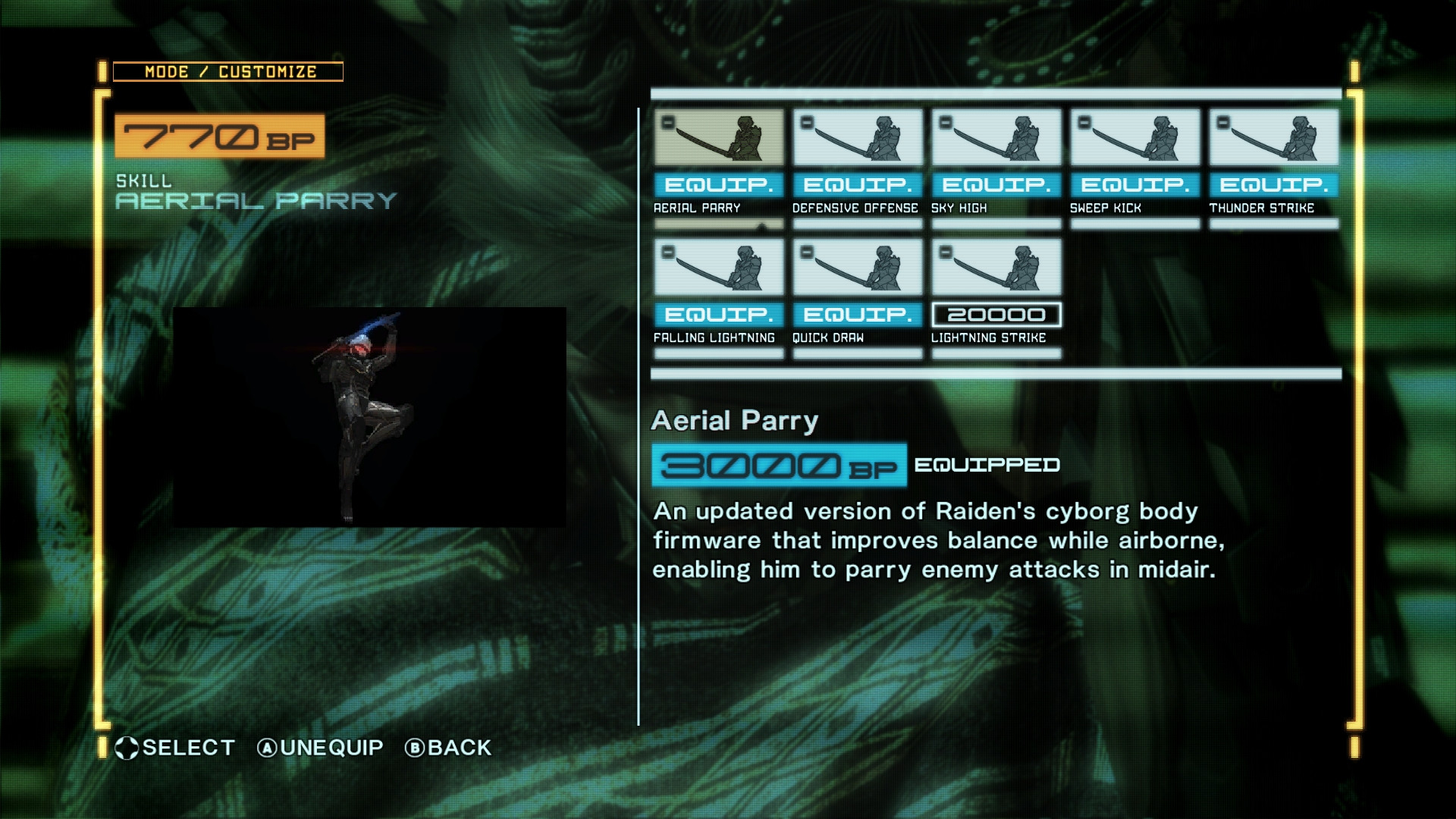Toggle equip status for Defensive Offense
The image size is (1456, 819).
point(856,184)
